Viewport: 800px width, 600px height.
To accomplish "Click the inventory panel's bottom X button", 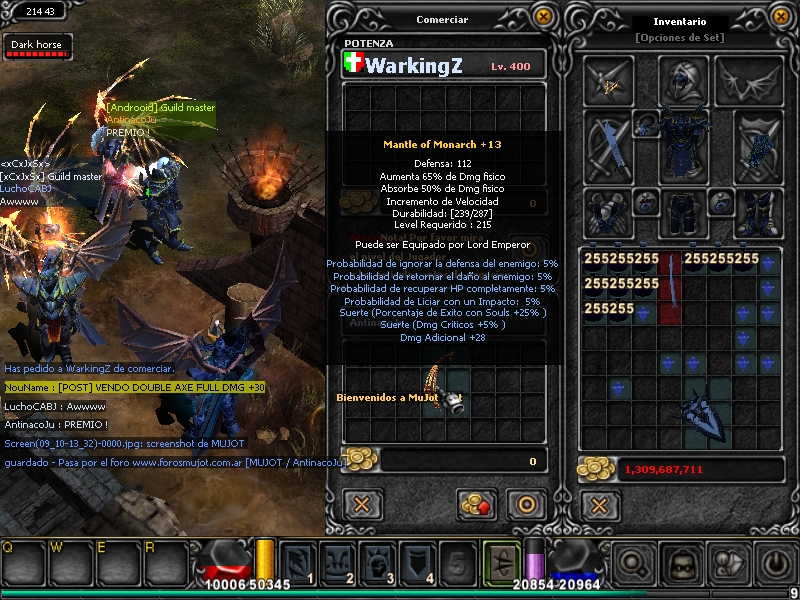I will [599, 503].
